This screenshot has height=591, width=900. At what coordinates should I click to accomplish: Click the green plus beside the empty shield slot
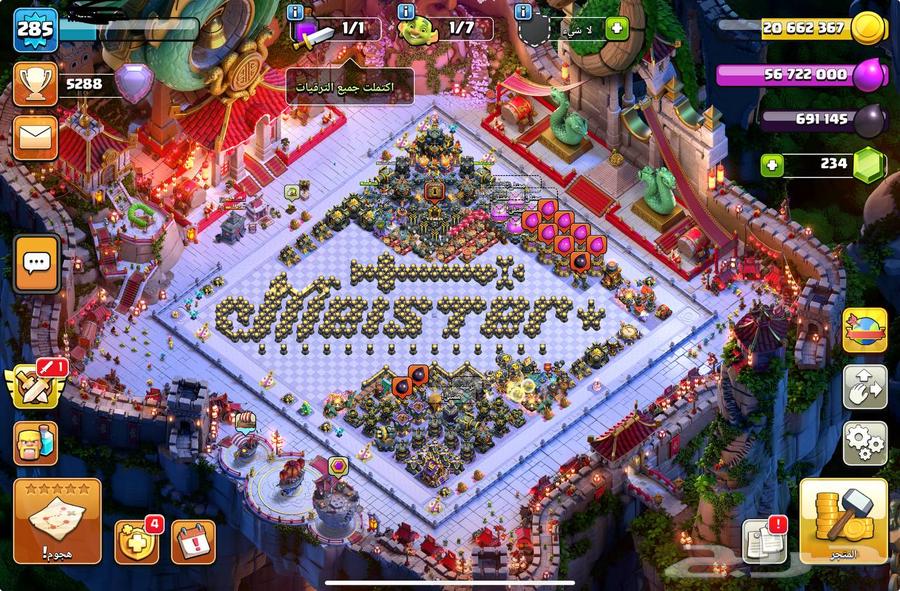click(617, 29)
